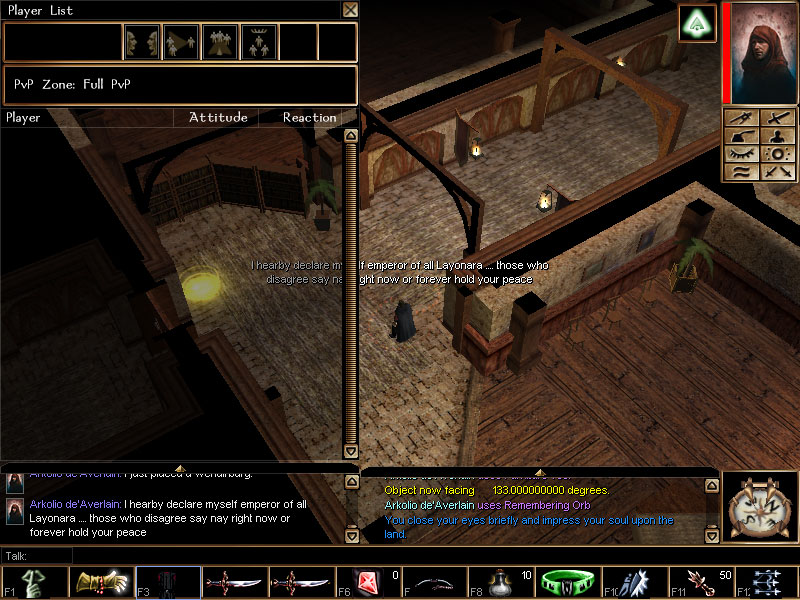The height and width of the screenshot is (600, 800).
Task: Click the closed eye button
Action: (741, 155)
